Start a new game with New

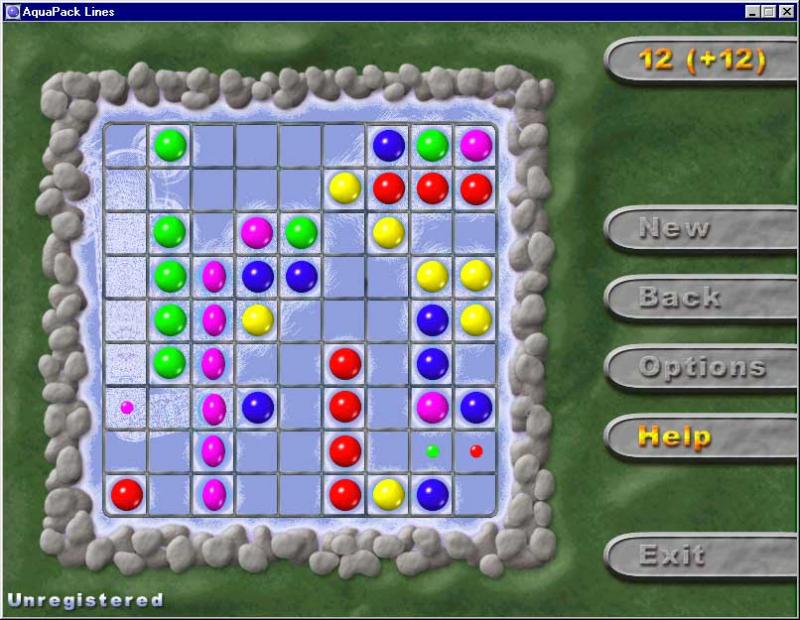coord(673,228)
